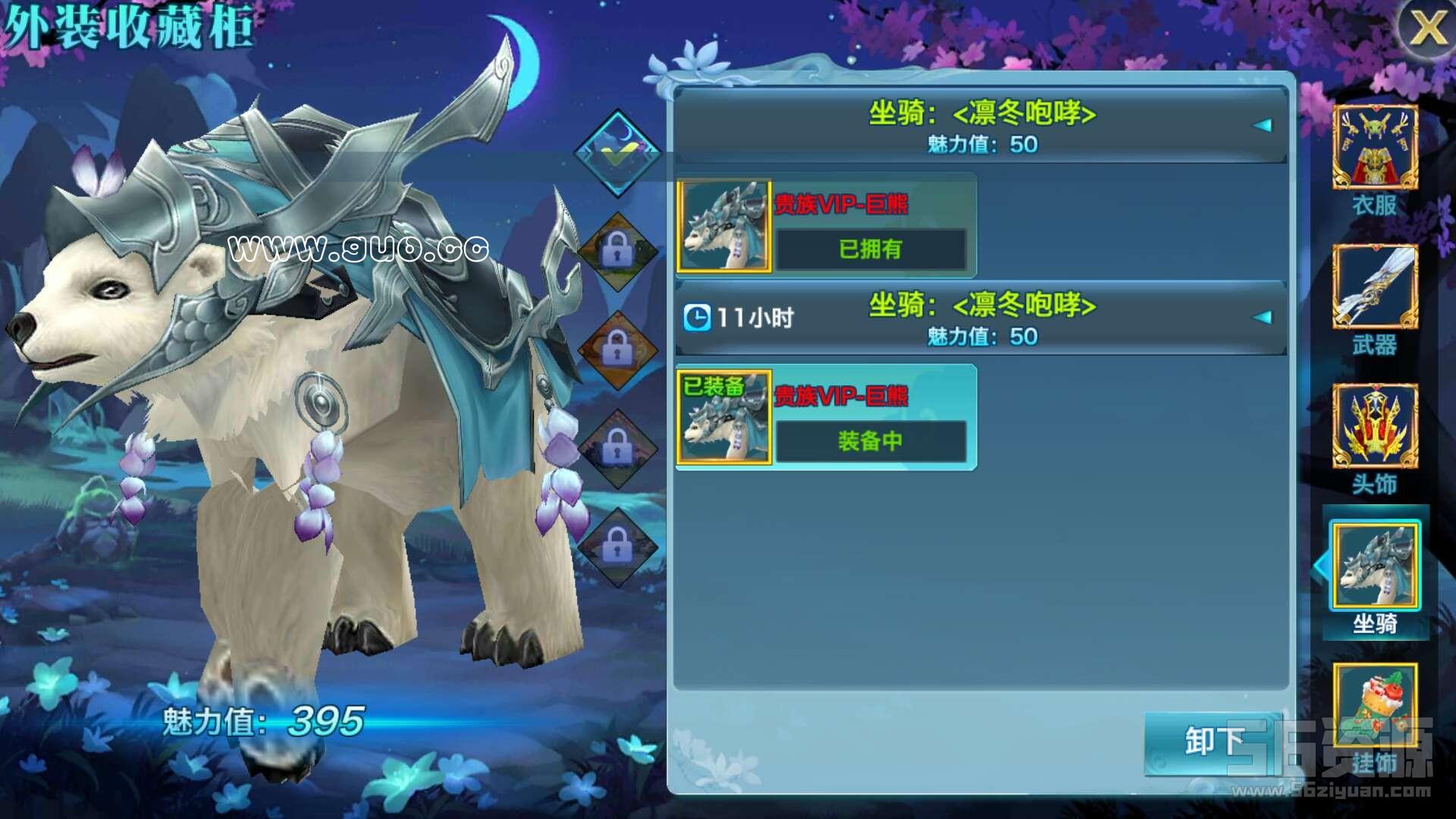Select the owned VIP bear mount thumbnail
The height and width of the screenshot is (819, 1456).
tap(723, 226)
